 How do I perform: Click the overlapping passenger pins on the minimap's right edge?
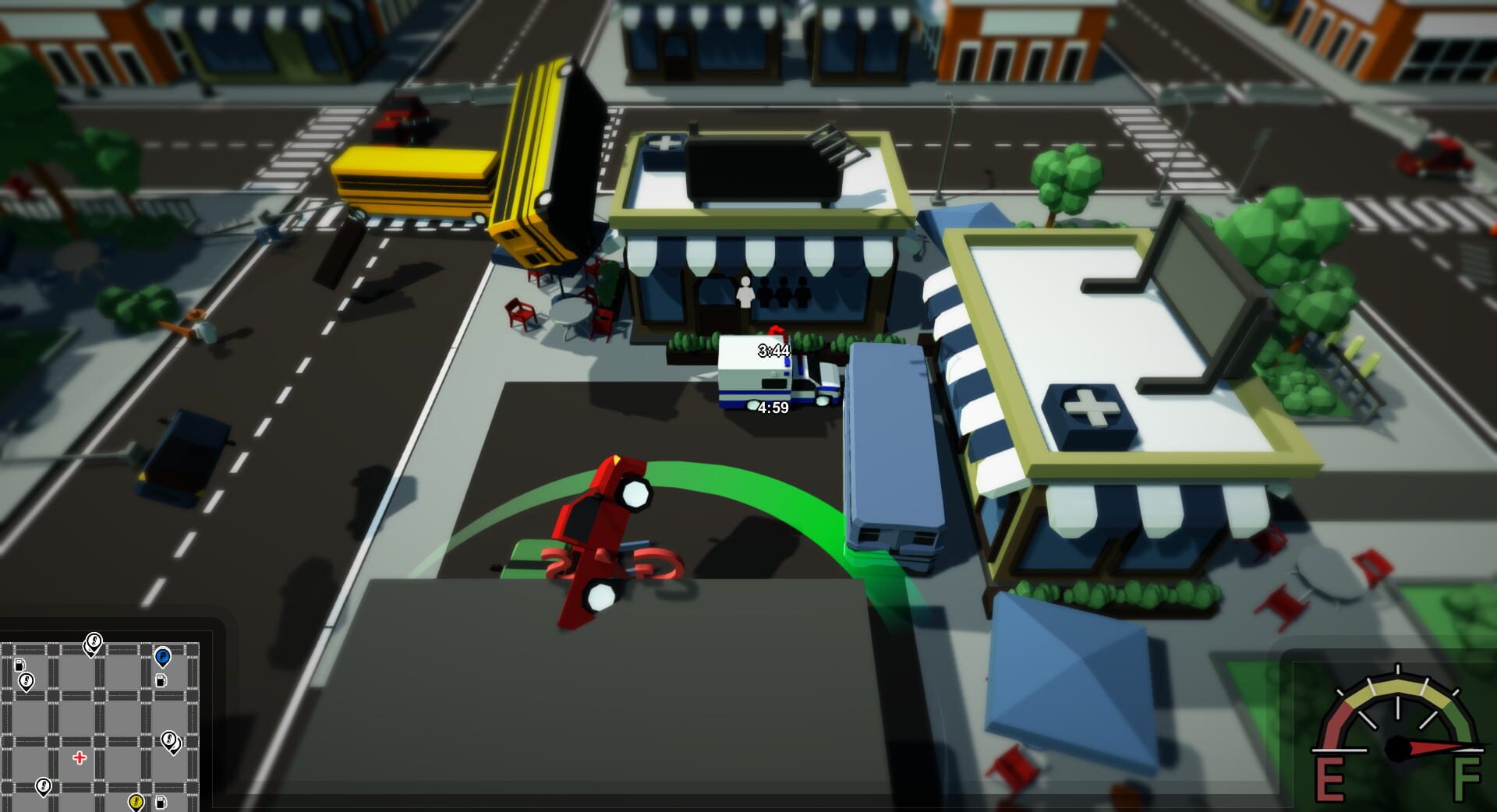point(171,742)
